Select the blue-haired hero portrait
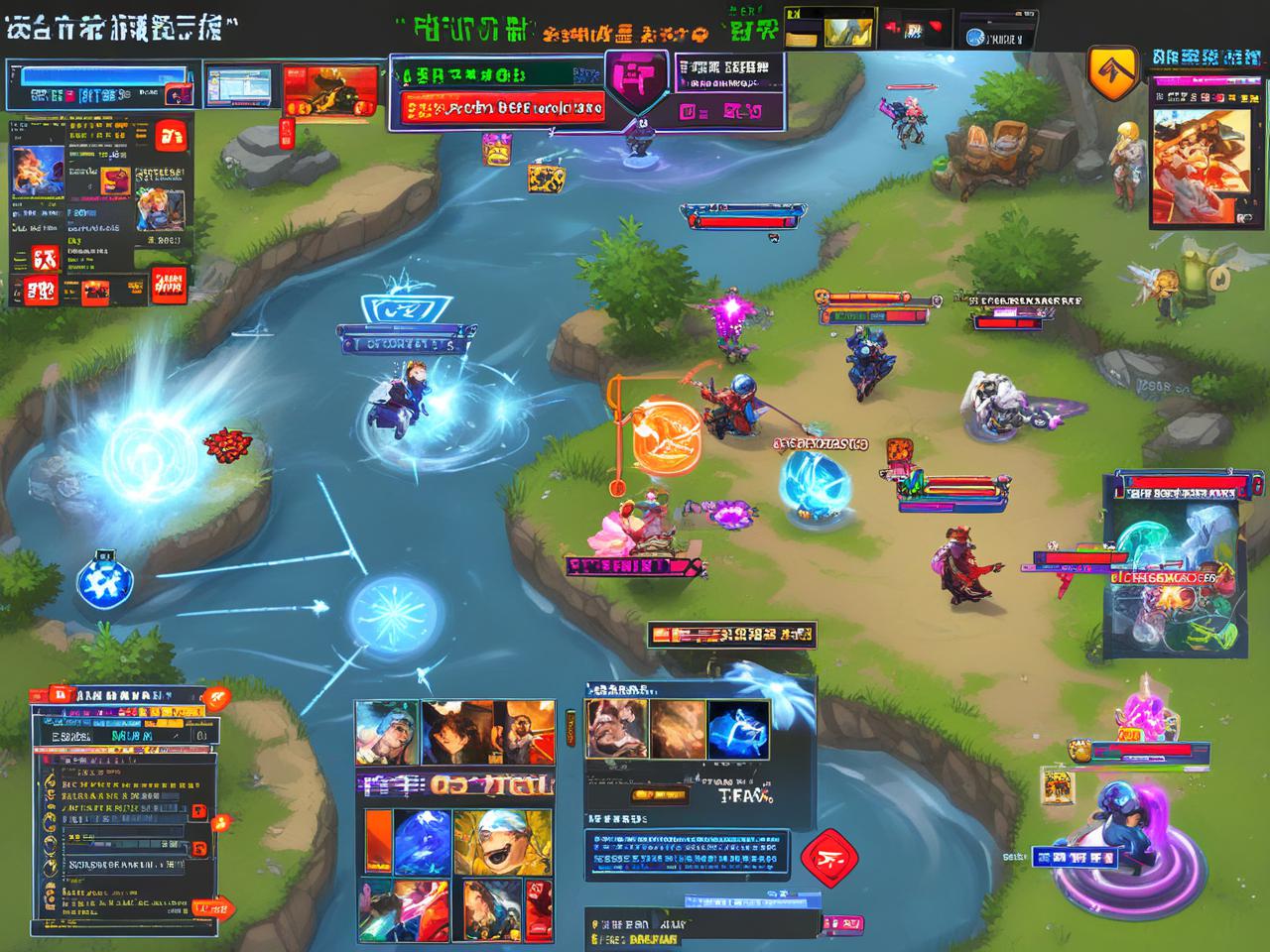 387,732
